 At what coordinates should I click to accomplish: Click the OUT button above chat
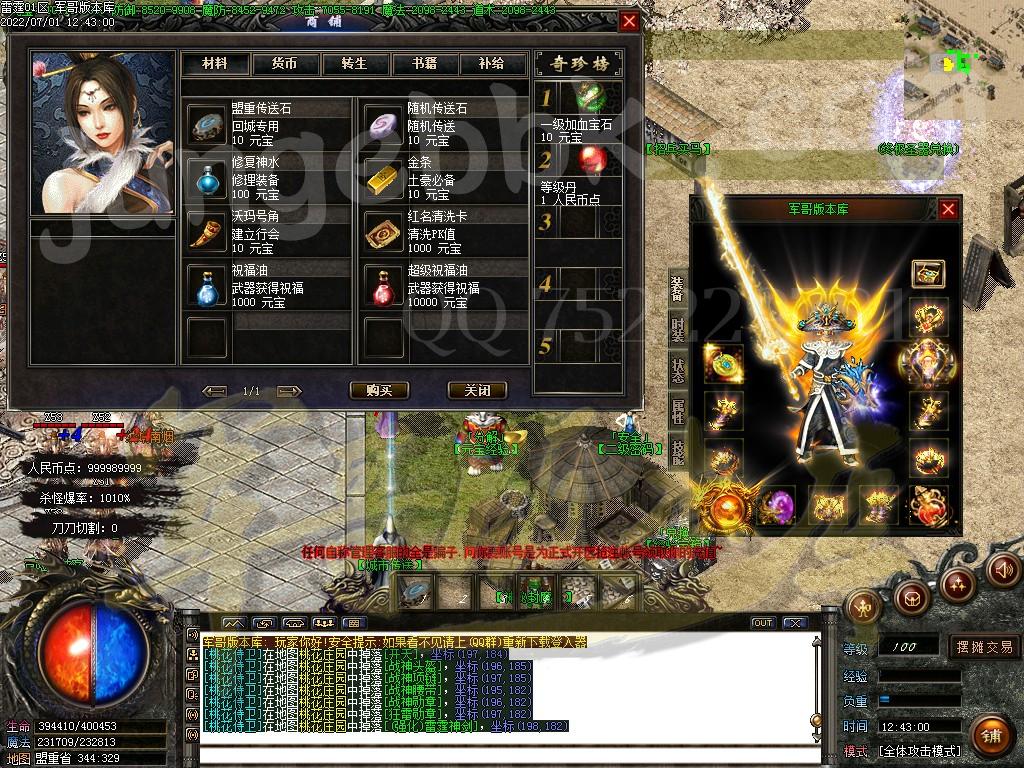tap(763, 623)
